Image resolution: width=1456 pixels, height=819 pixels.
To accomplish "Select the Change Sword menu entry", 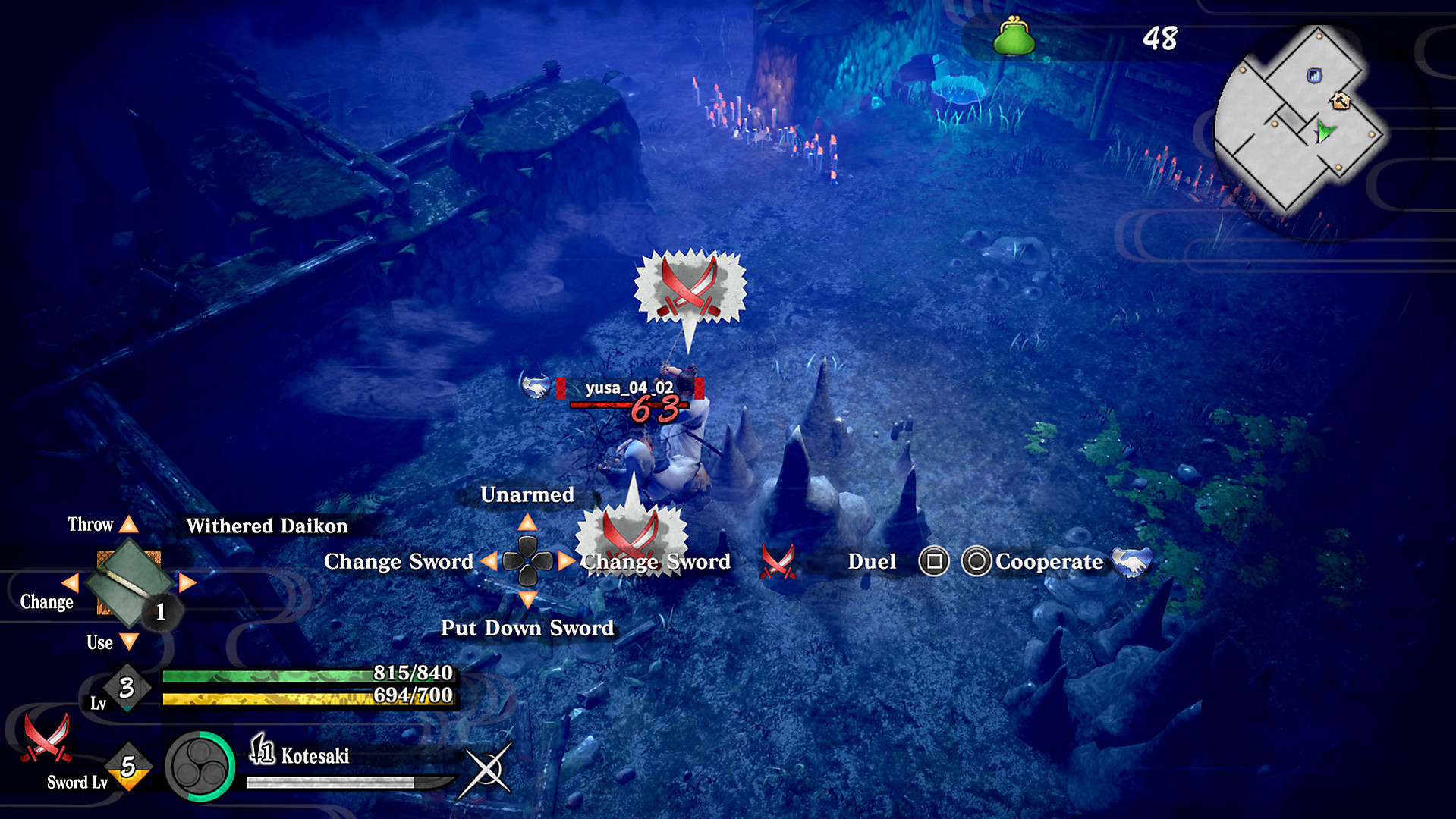I will click(655, 562).
